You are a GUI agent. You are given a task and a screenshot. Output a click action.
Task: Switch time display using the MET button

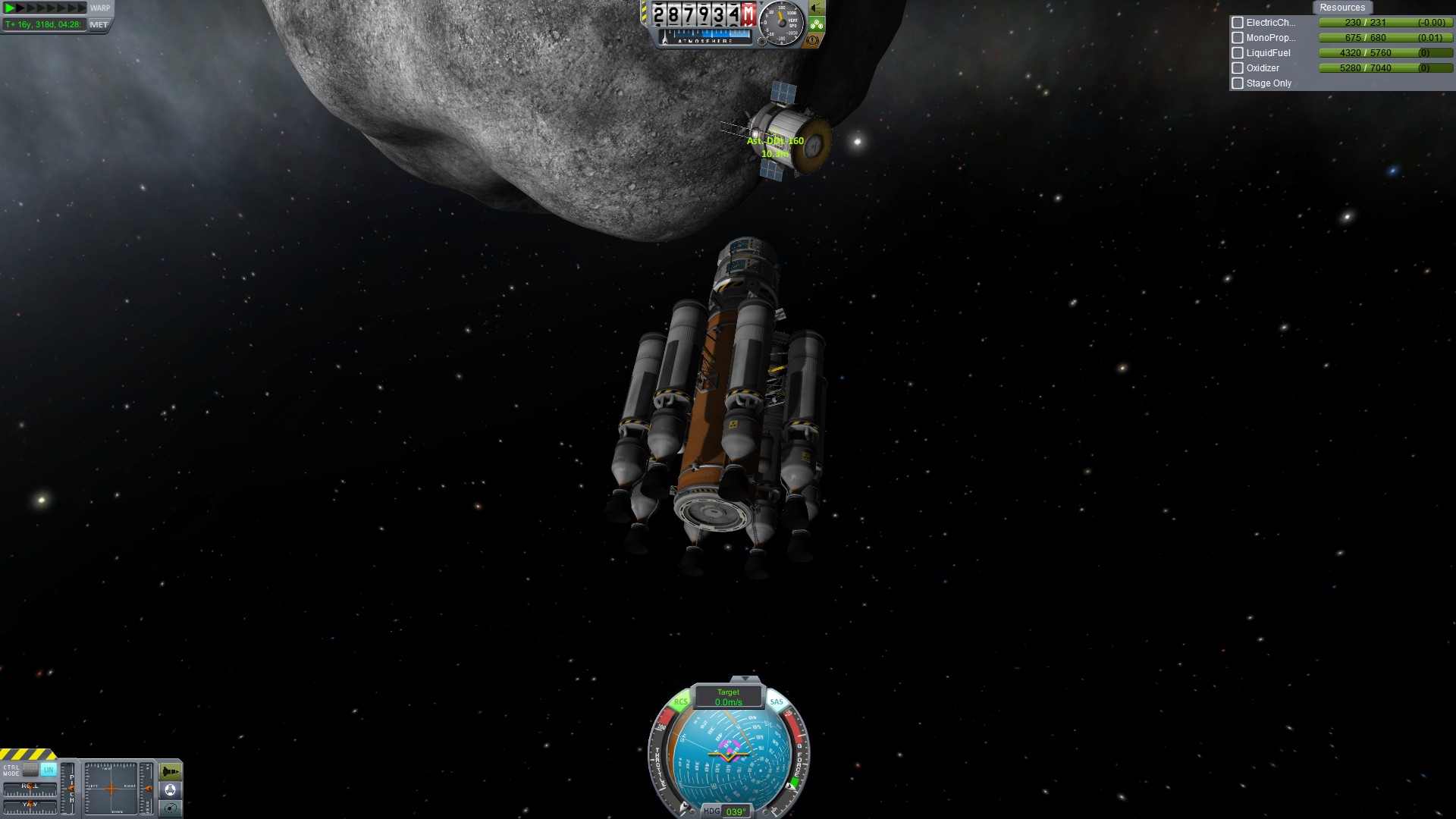click(x=99, y=25)
